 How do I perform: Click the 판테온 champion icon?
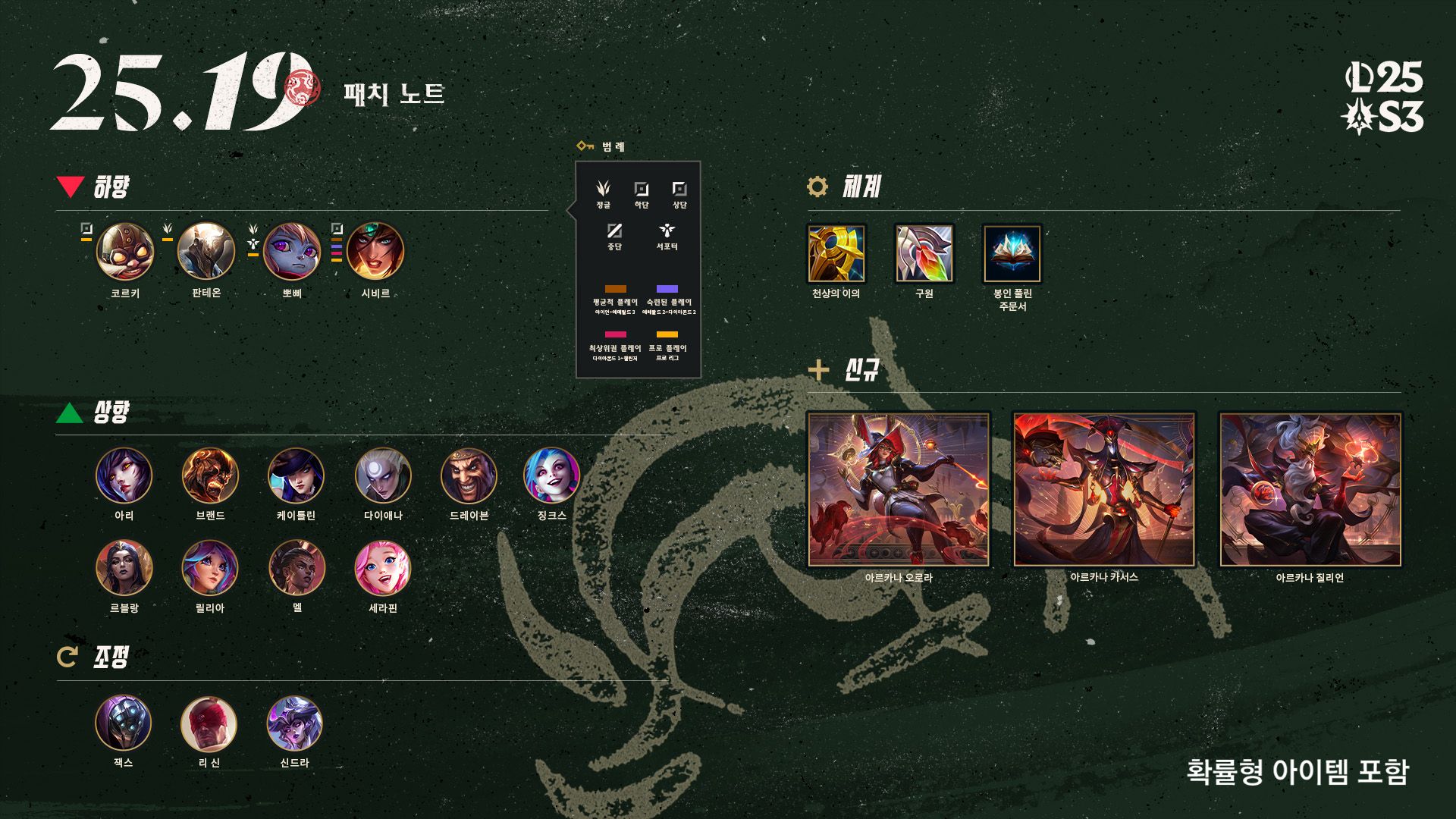206,252
